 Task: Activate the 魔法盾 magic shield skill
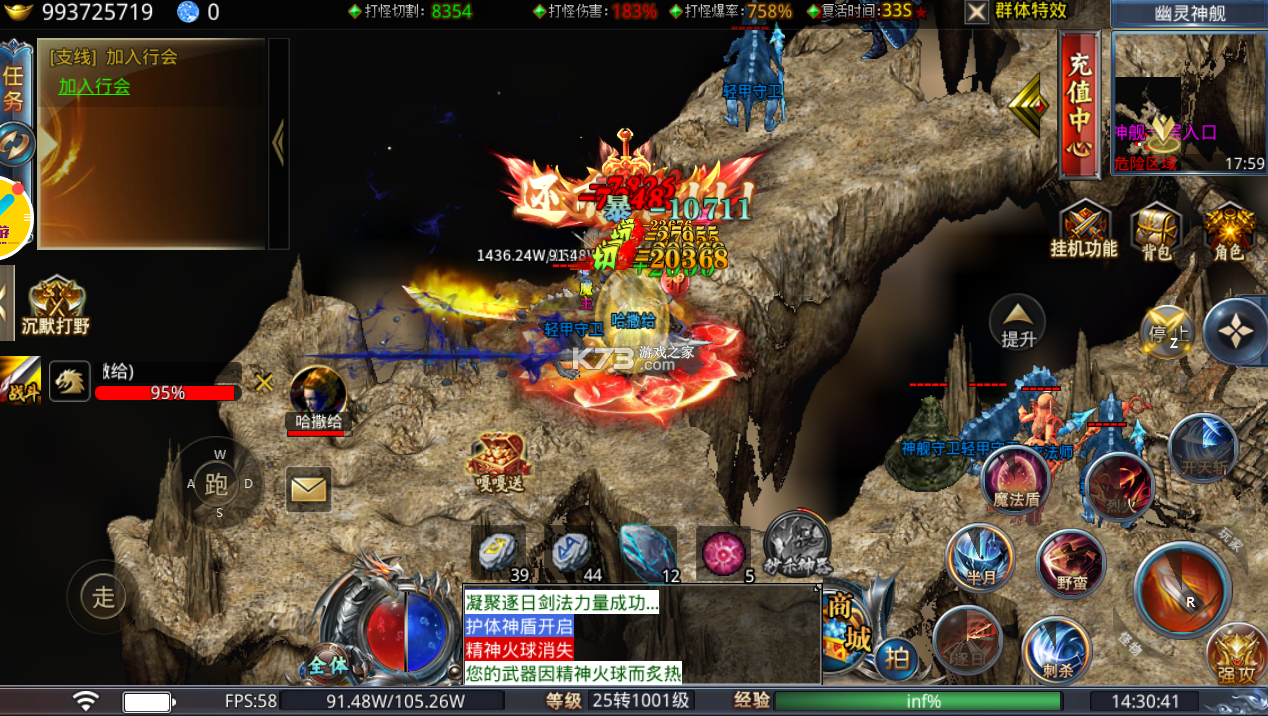pyautogui.click(x=1016, y=480)
